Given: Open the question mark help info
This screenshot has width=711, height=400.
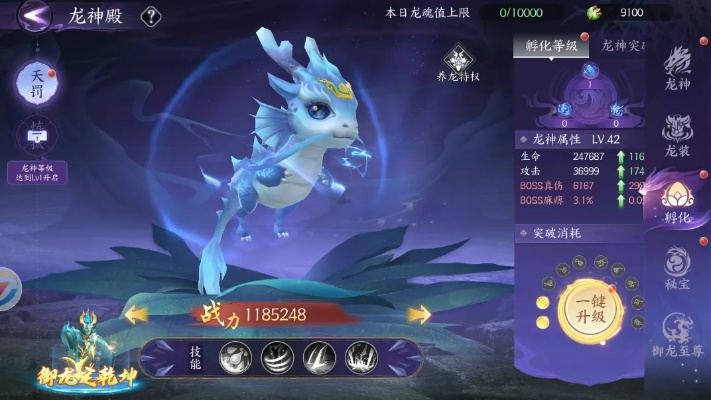Looking at the screenshot, I should (151, 16).
